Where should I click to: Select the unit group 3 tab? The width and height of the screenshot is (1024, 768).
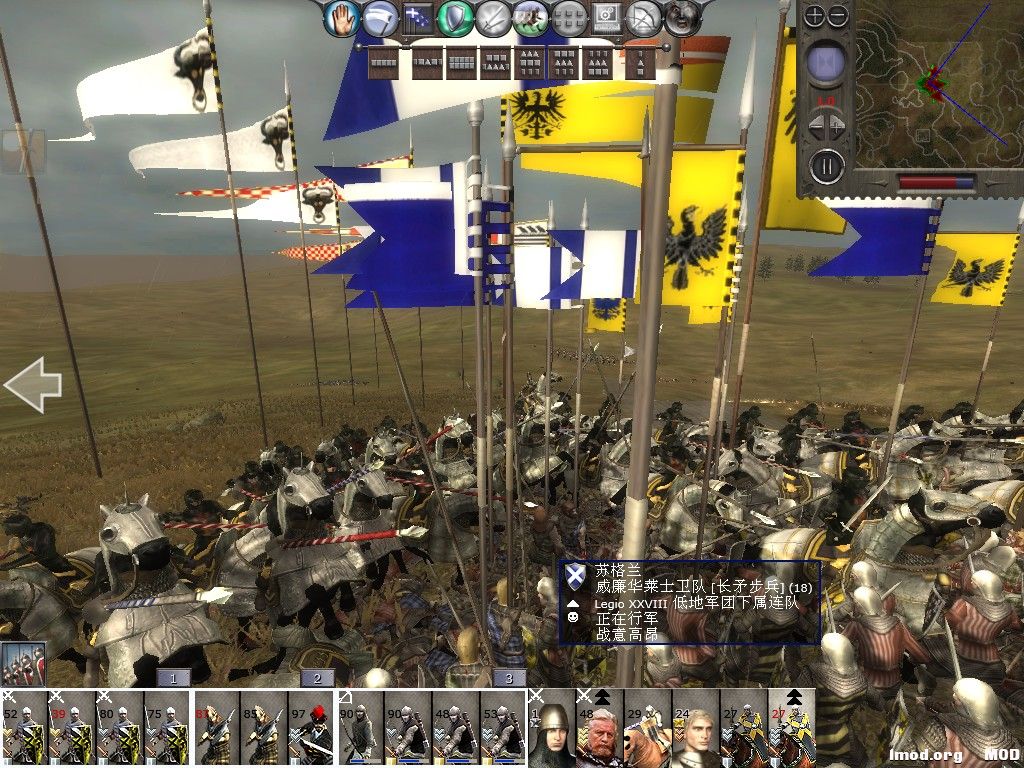point(508,678)
